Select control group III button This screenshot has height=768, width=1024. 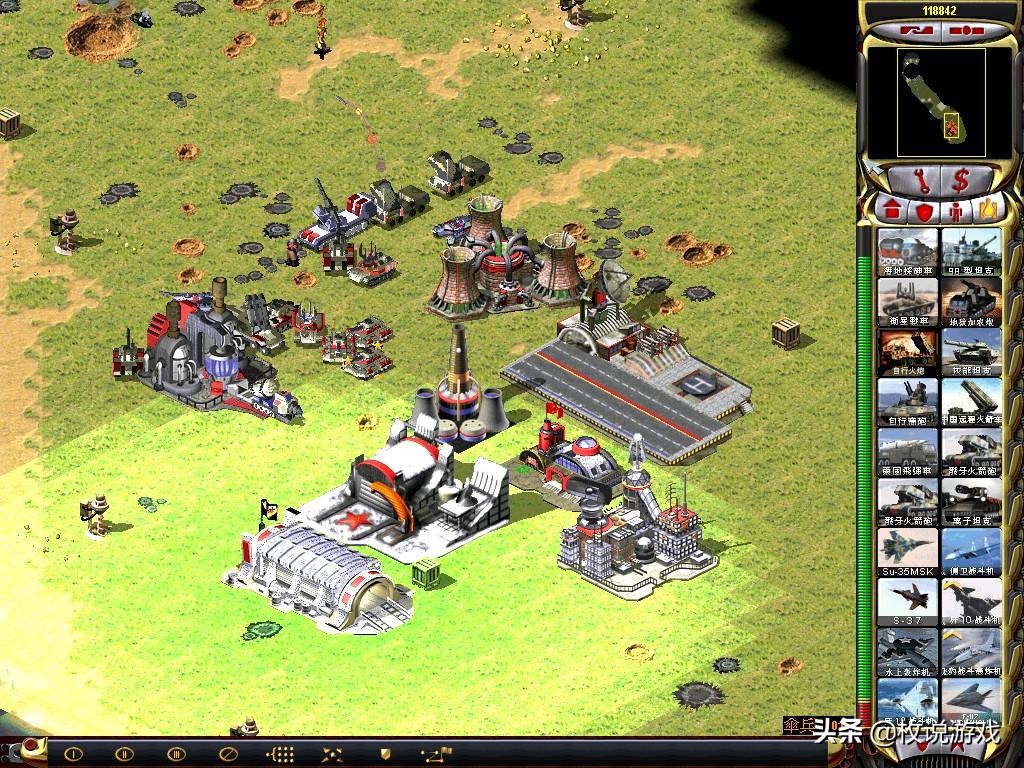click(x=176, y=754)
